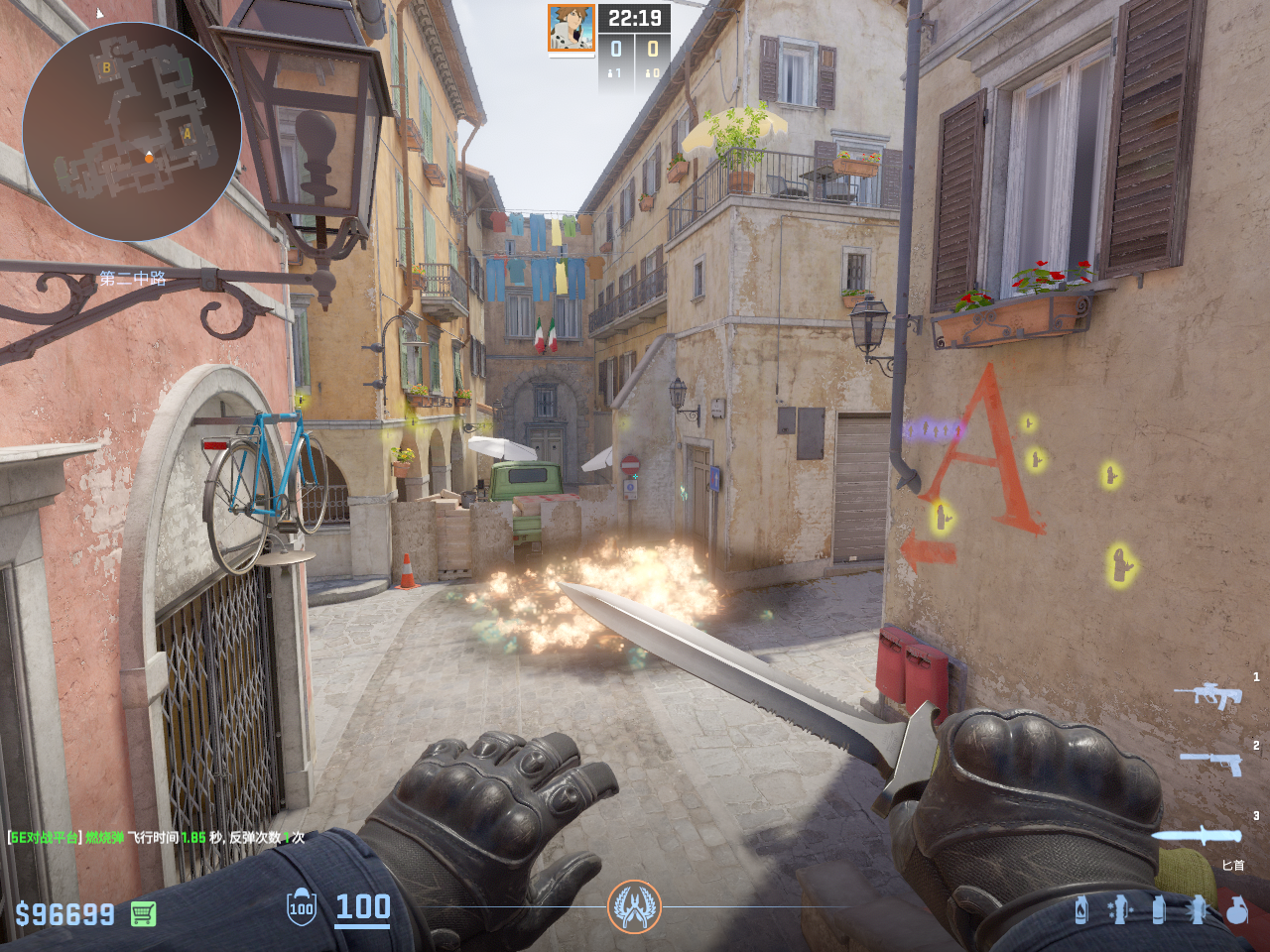This screenshot has height=952, width=1270.
Task: Select the incendiary grenade with flame icon
Action: click(1081, 909)
